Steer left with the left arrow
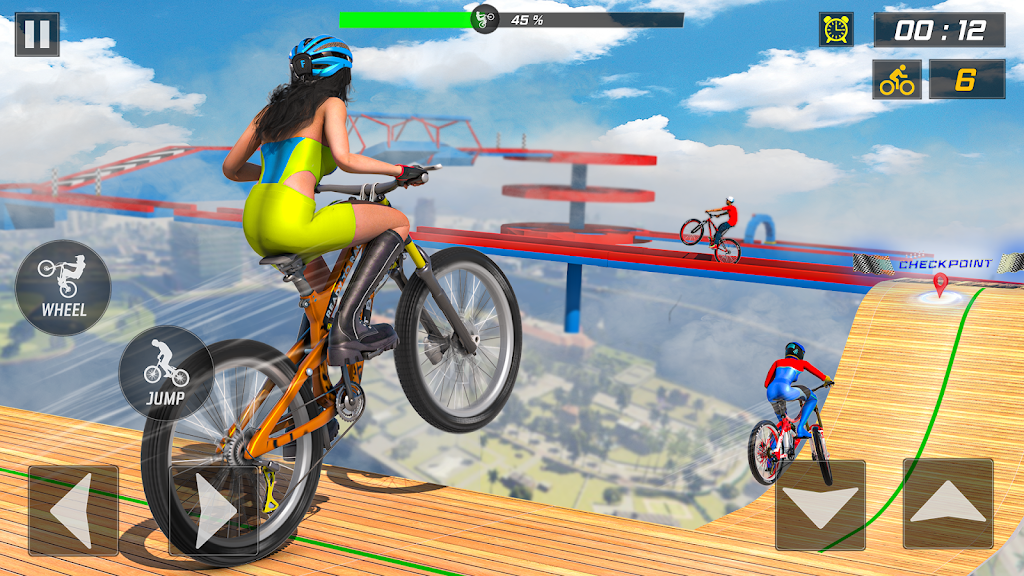 tap(73, 510)
